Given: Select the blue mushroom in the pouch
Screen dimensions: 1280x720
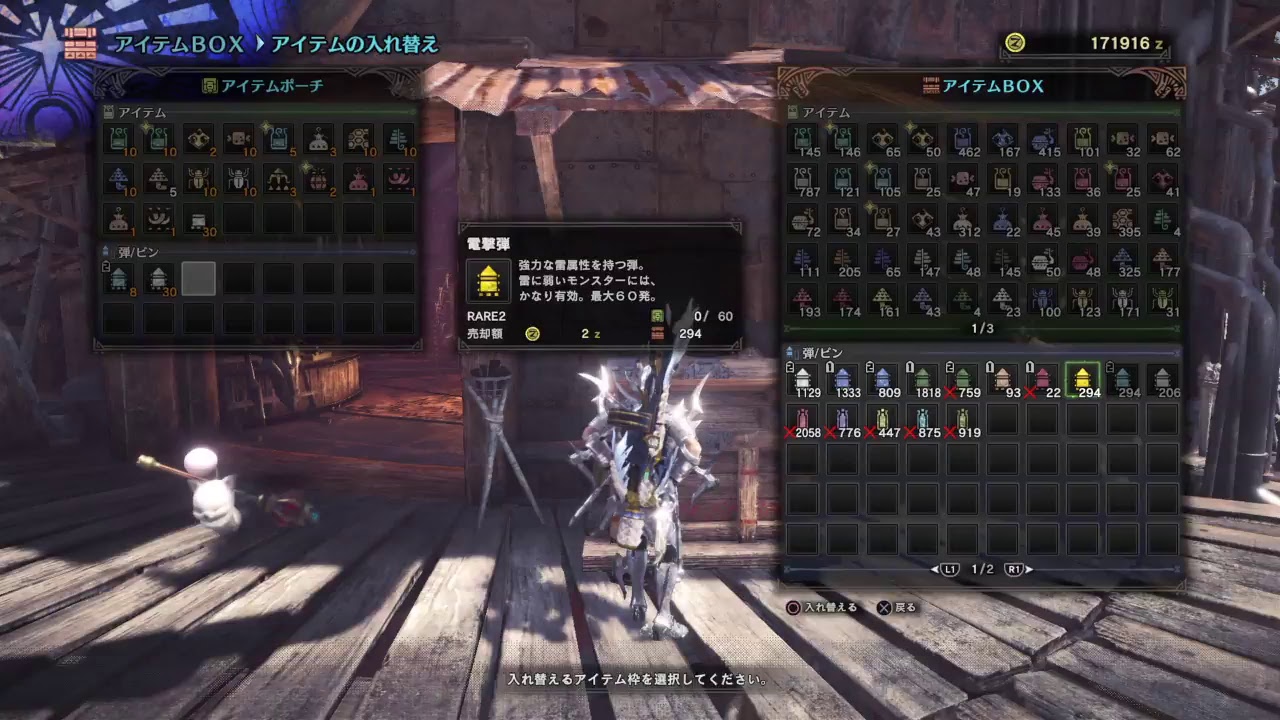Looking at the screenshot, I should tap(119, 180).
